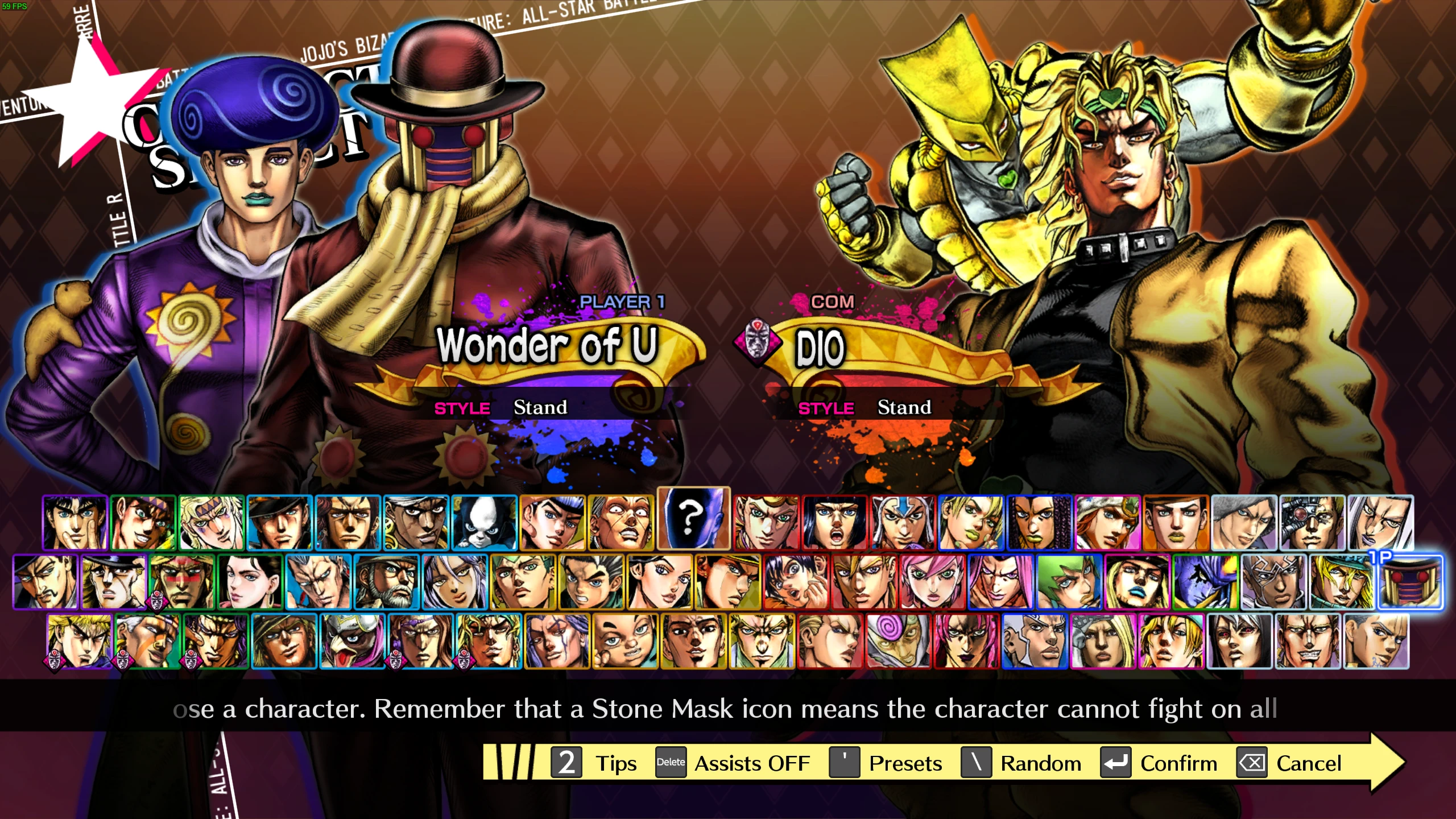
Task: Click the backslash key icon beside Random
Action: pos(977,763)
